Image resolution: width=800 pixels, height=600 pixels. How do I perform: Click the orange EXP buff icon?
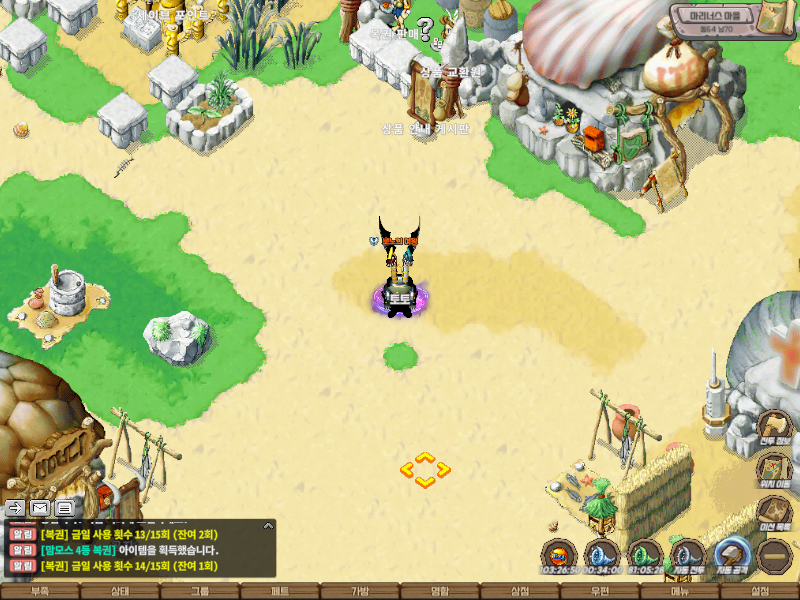[x=560, y=555]
